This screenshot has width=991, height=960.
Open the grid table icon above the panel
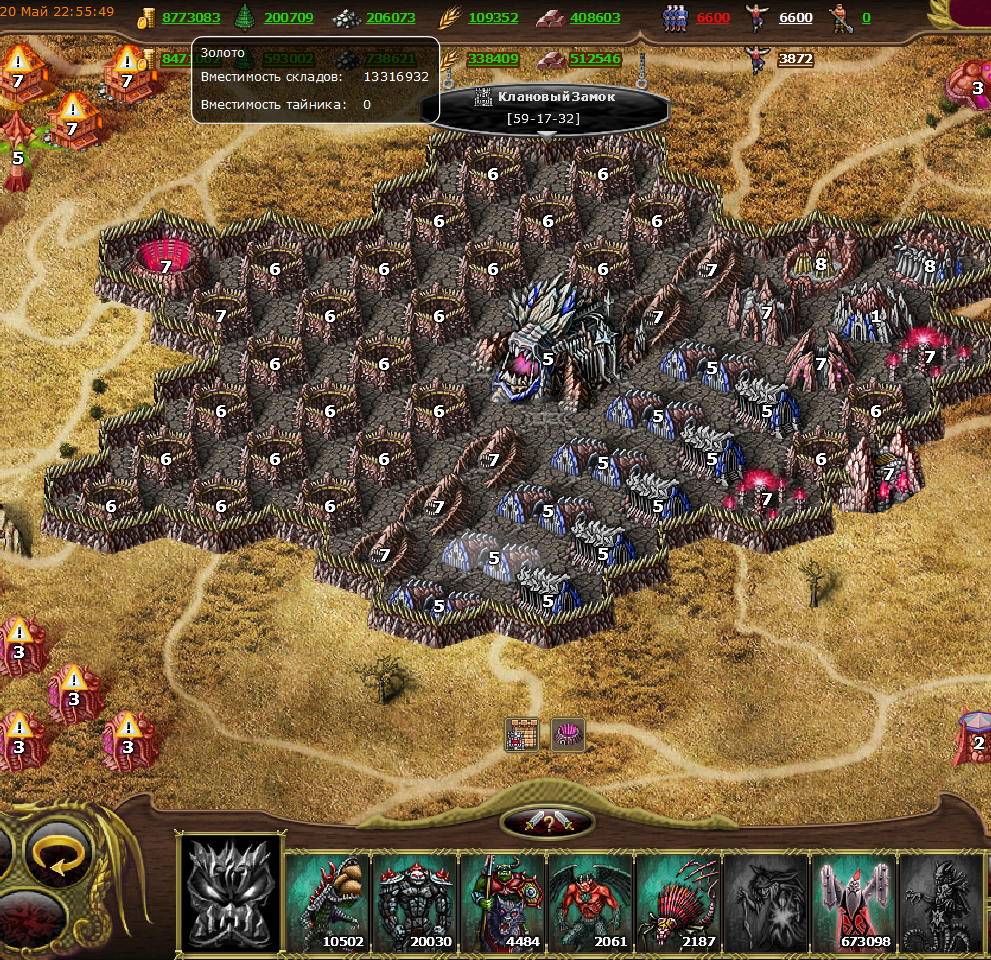pos(522,735)
